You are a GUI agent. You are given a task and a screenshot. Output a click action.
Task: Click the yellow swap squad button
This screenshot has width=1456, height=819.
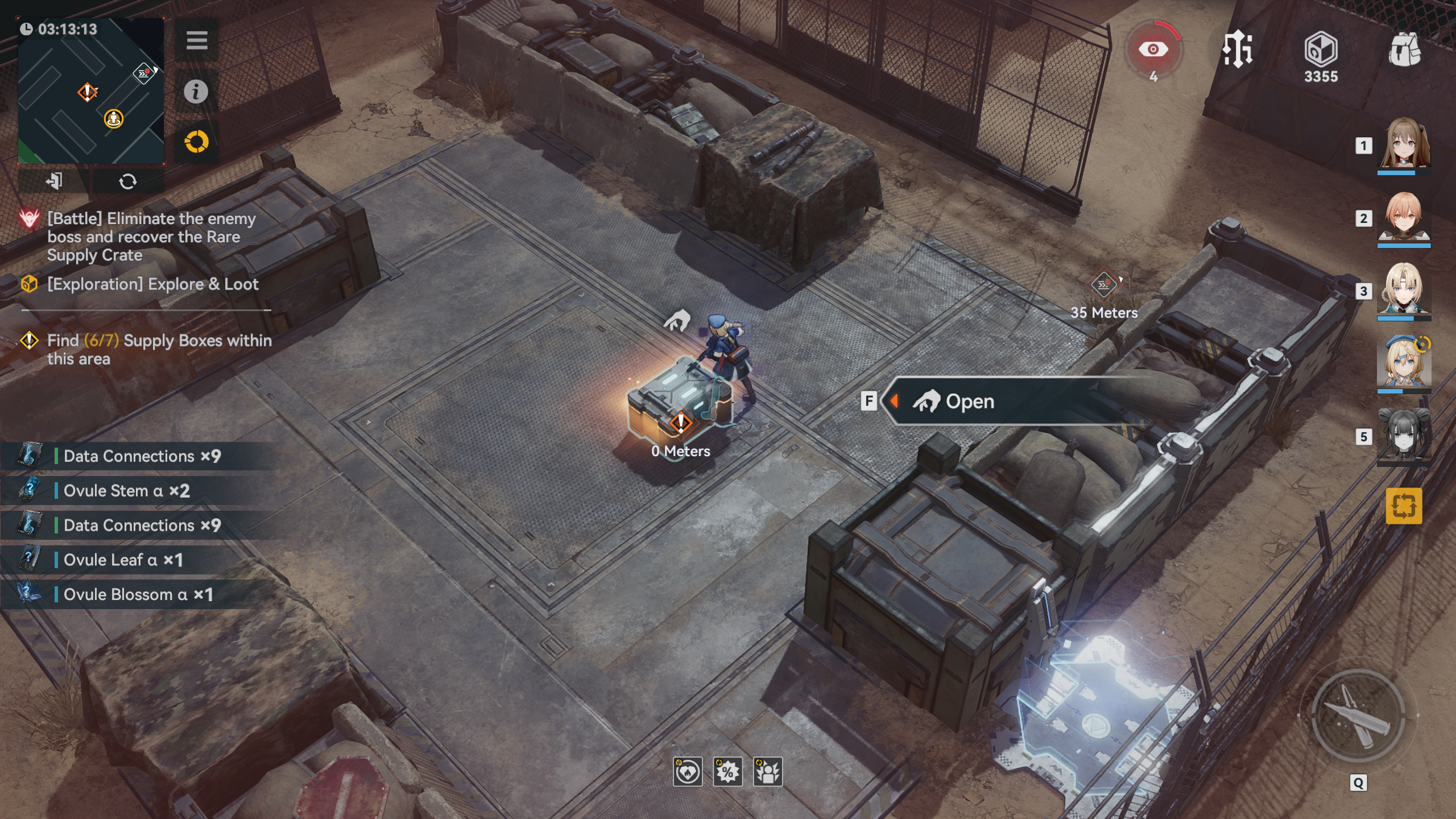tap(1404, 506)
